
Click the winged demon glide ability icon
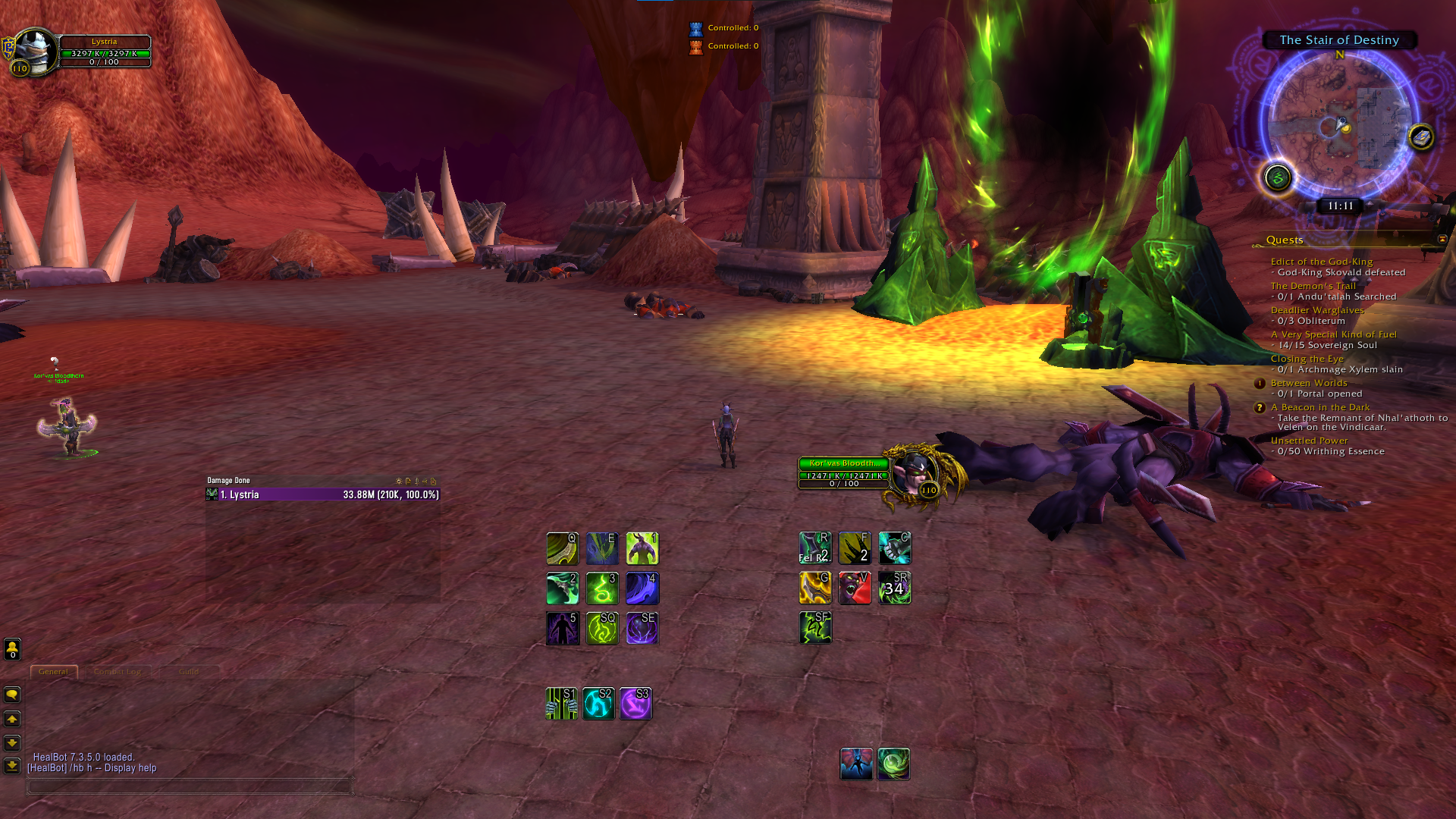(856, 764)
